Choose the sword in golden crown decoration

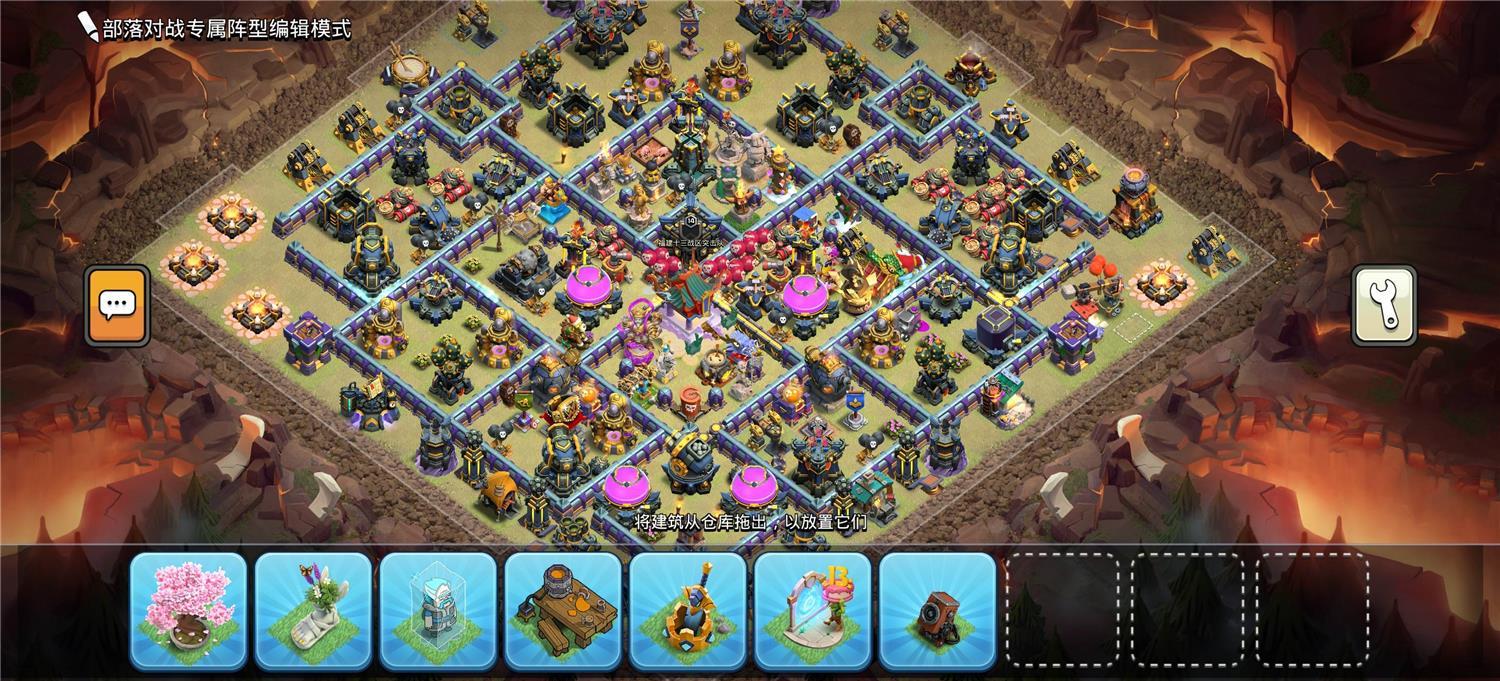click(x=688, y=610)
